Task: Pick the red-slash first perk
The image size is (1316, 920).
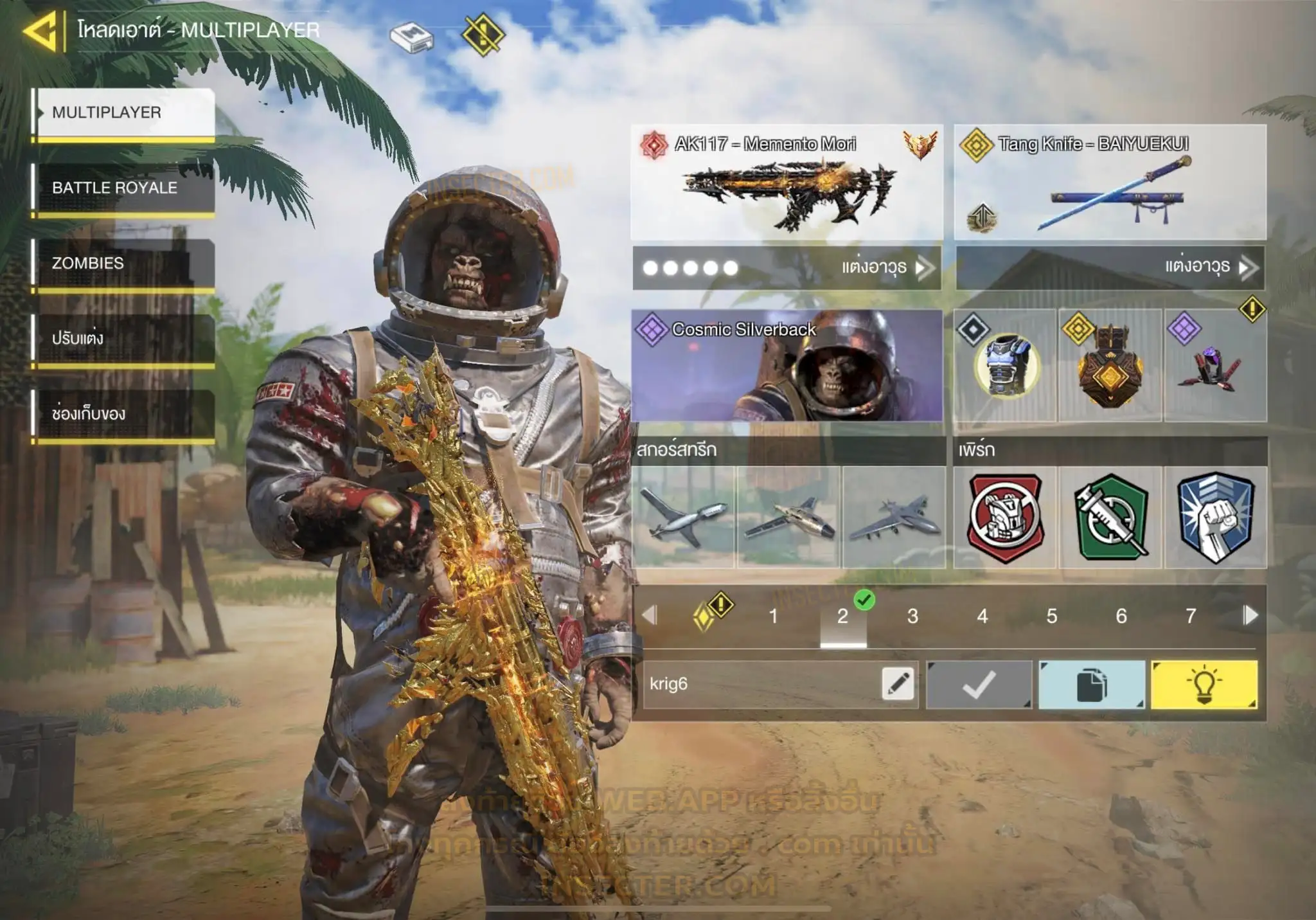Action: tap(1005, 518)
